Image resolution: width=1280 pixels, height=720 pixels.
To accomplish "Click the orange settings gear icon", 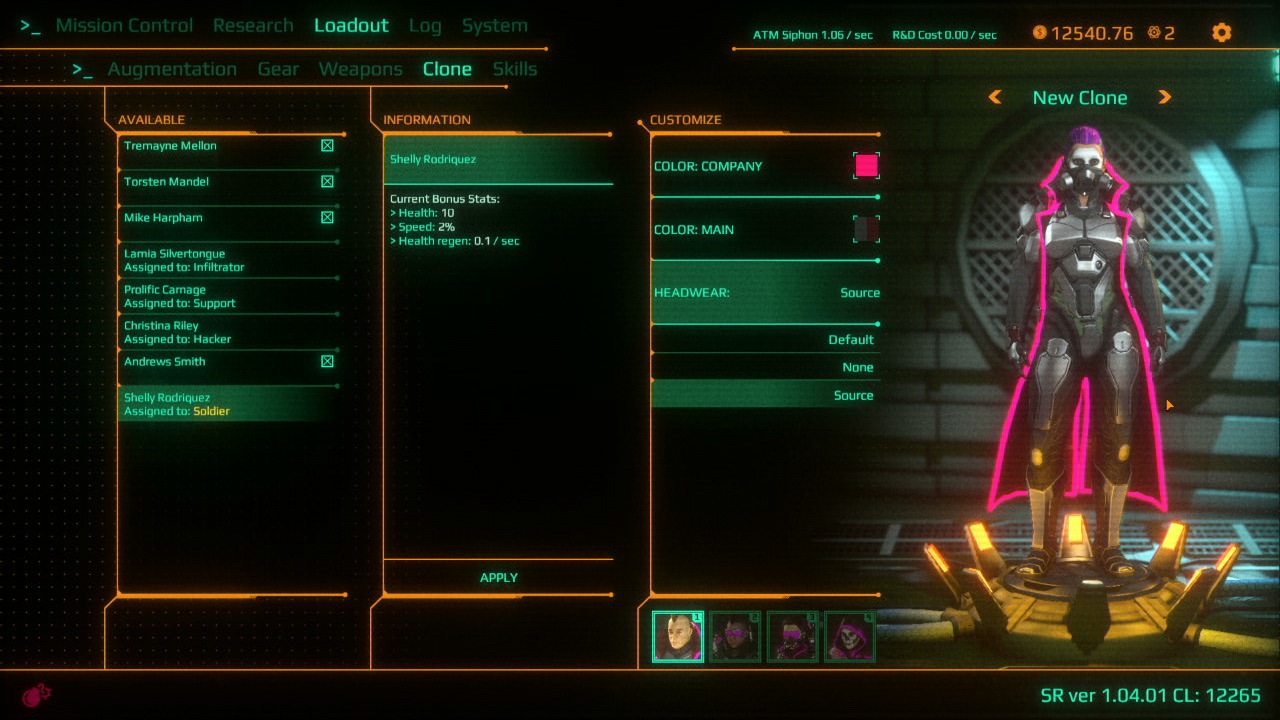I will [x=1222, y=32].
